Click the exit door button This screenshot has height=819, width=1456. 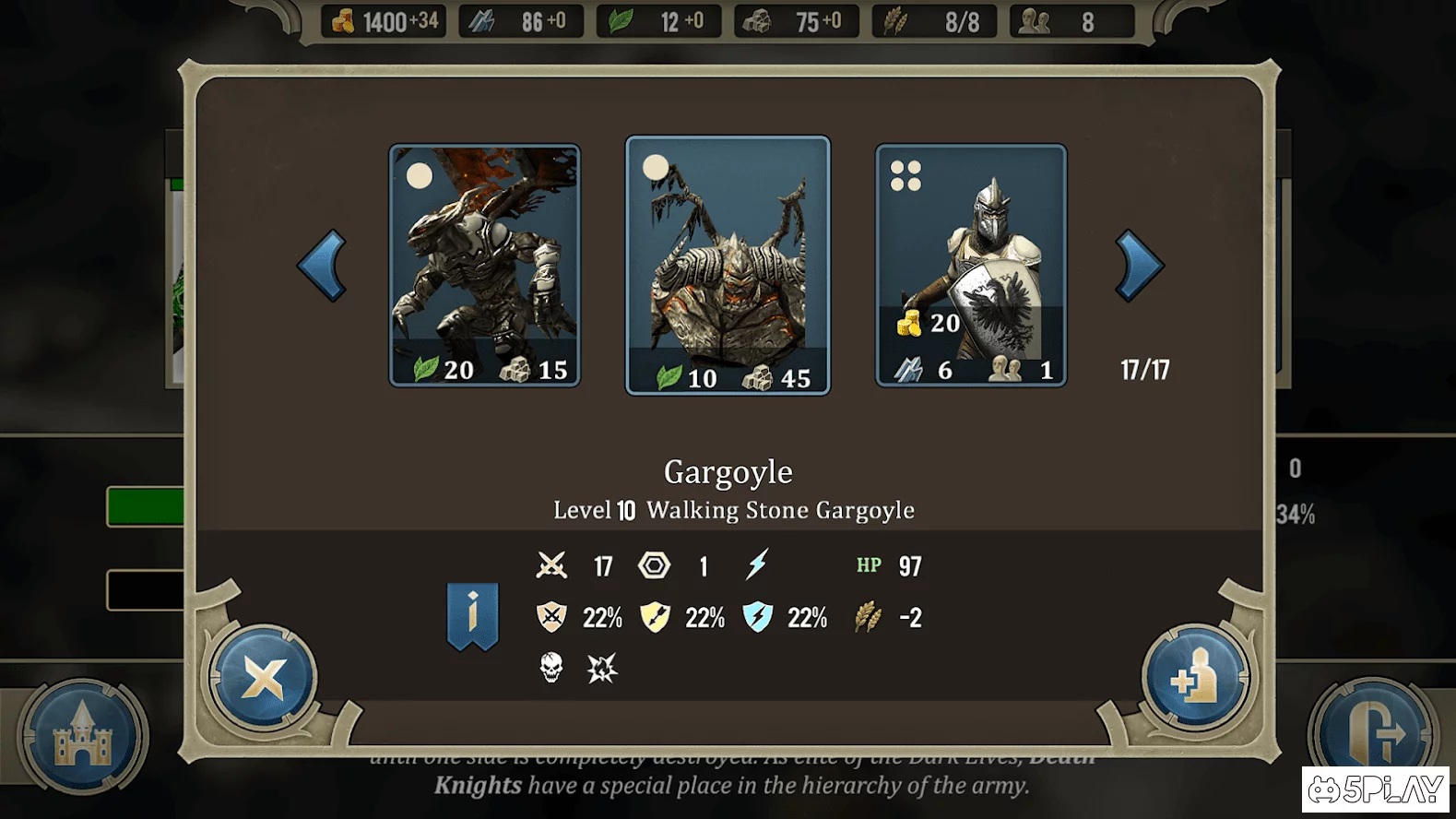pyautogui.click(x=1374, y=736)
